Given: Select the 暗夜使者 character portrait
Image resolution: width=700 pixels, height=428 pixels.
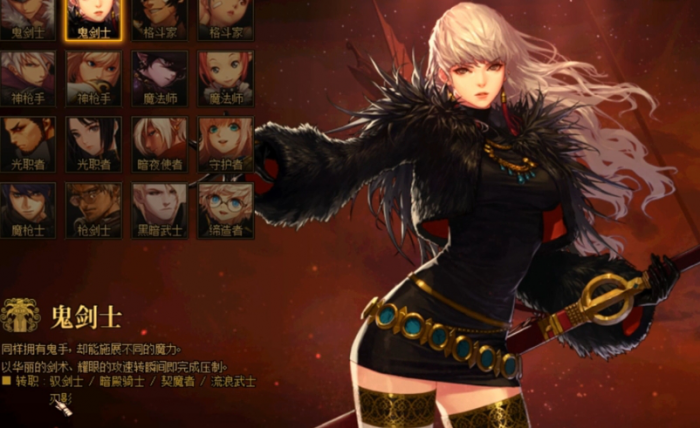Looking at the screenshot, I should pos(160,143).
